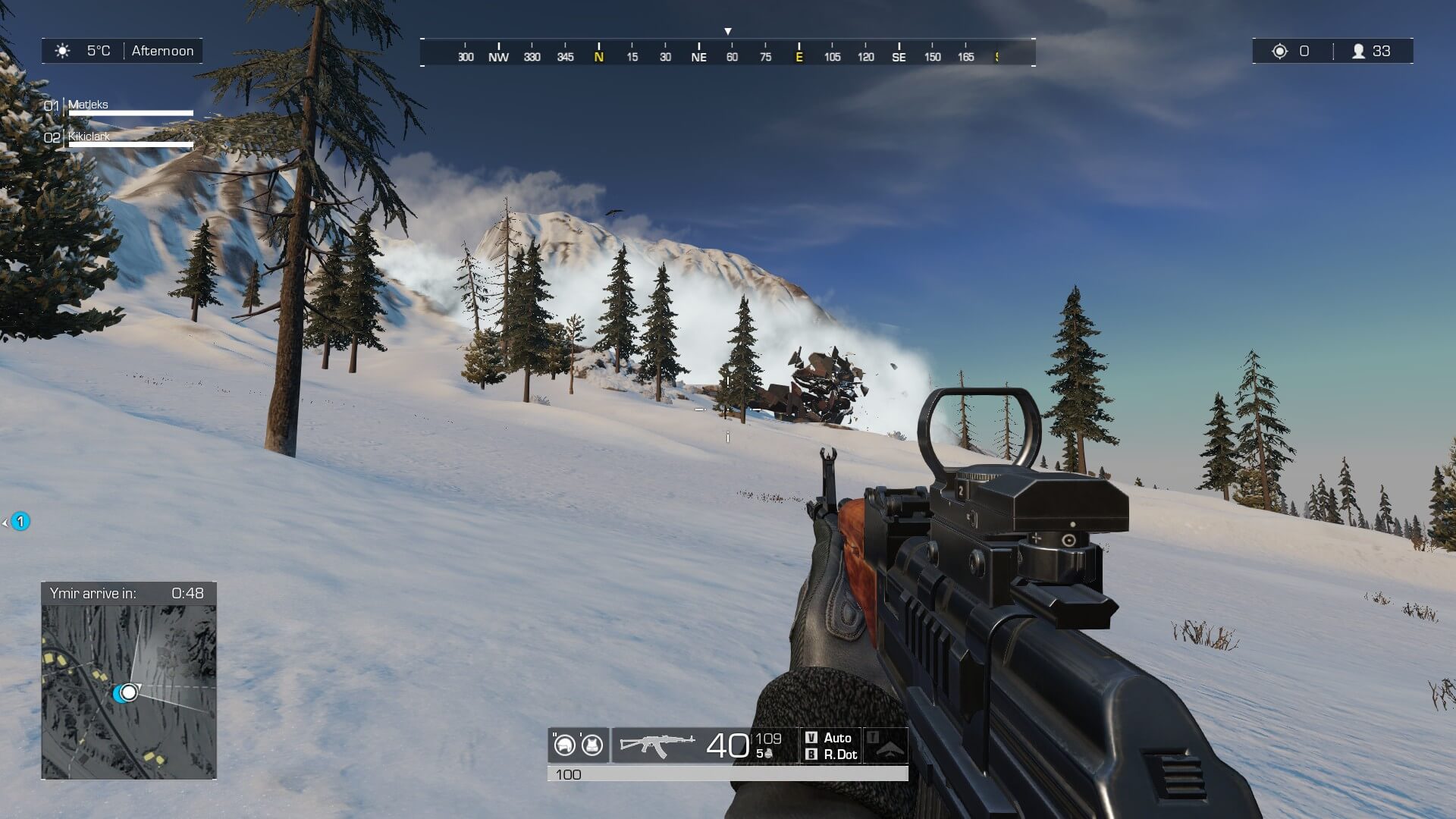Click the AK rifle weapon icon

[x=657, y=745]
